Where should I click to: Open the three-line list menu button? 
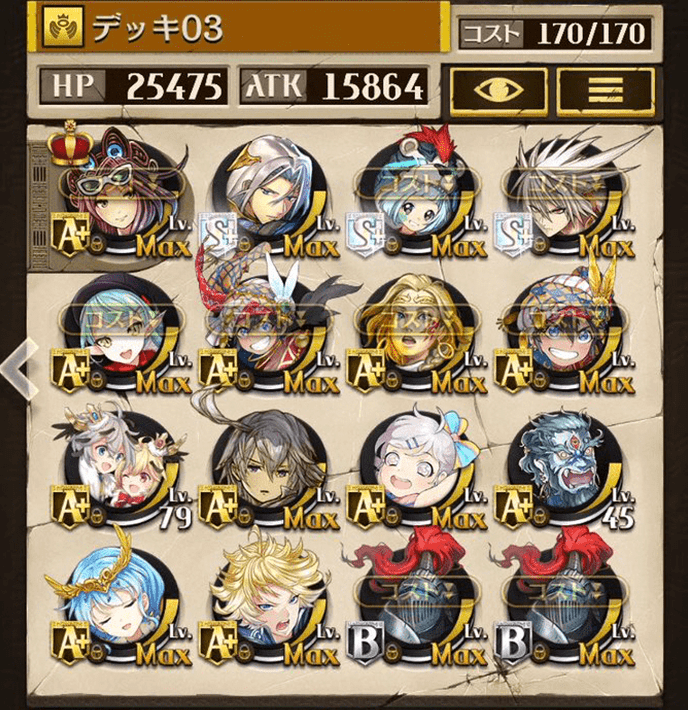(x=604, y=90)
